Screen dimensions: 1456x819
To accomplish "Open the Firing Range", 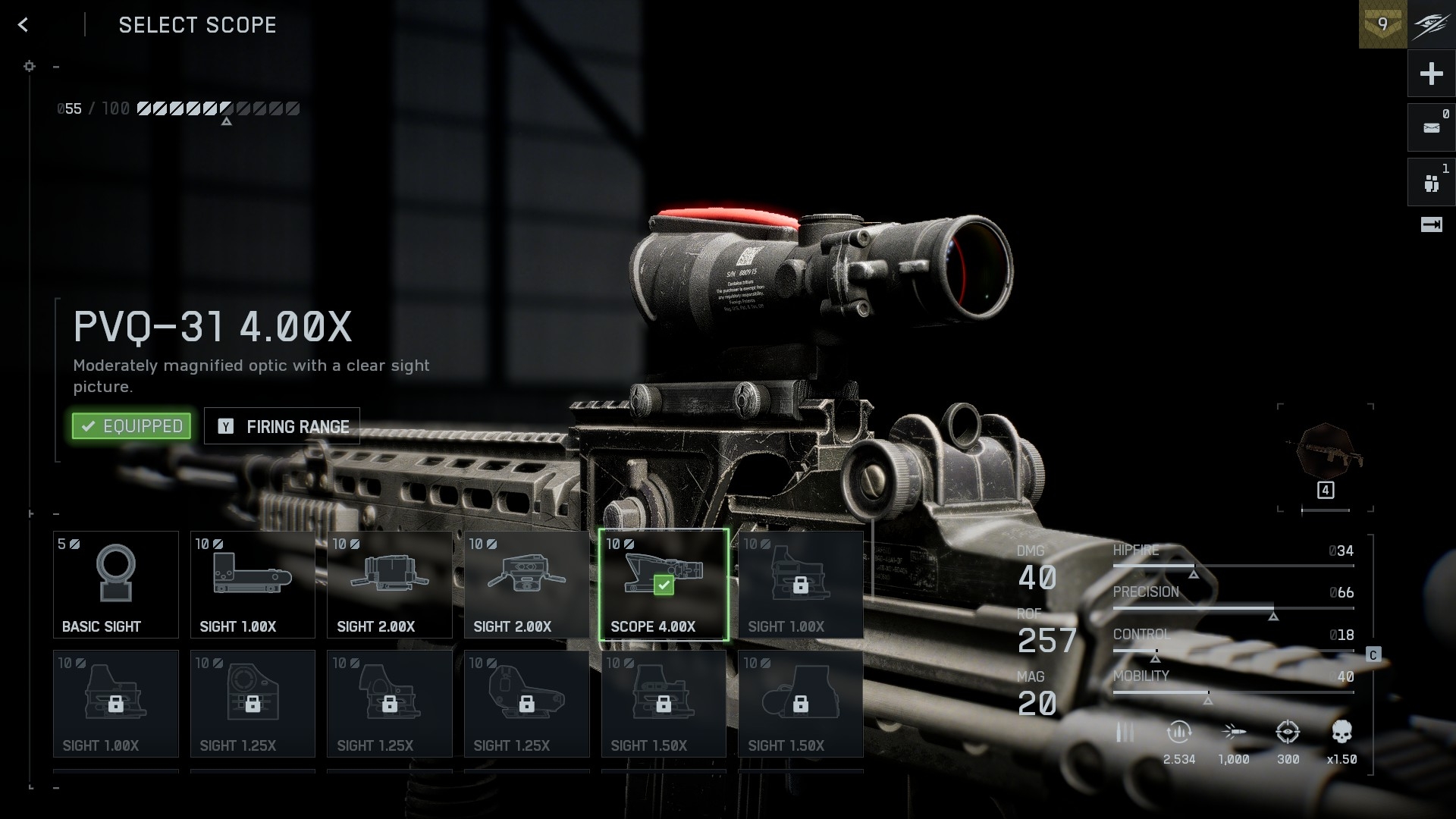I will (x=282, y=426).
